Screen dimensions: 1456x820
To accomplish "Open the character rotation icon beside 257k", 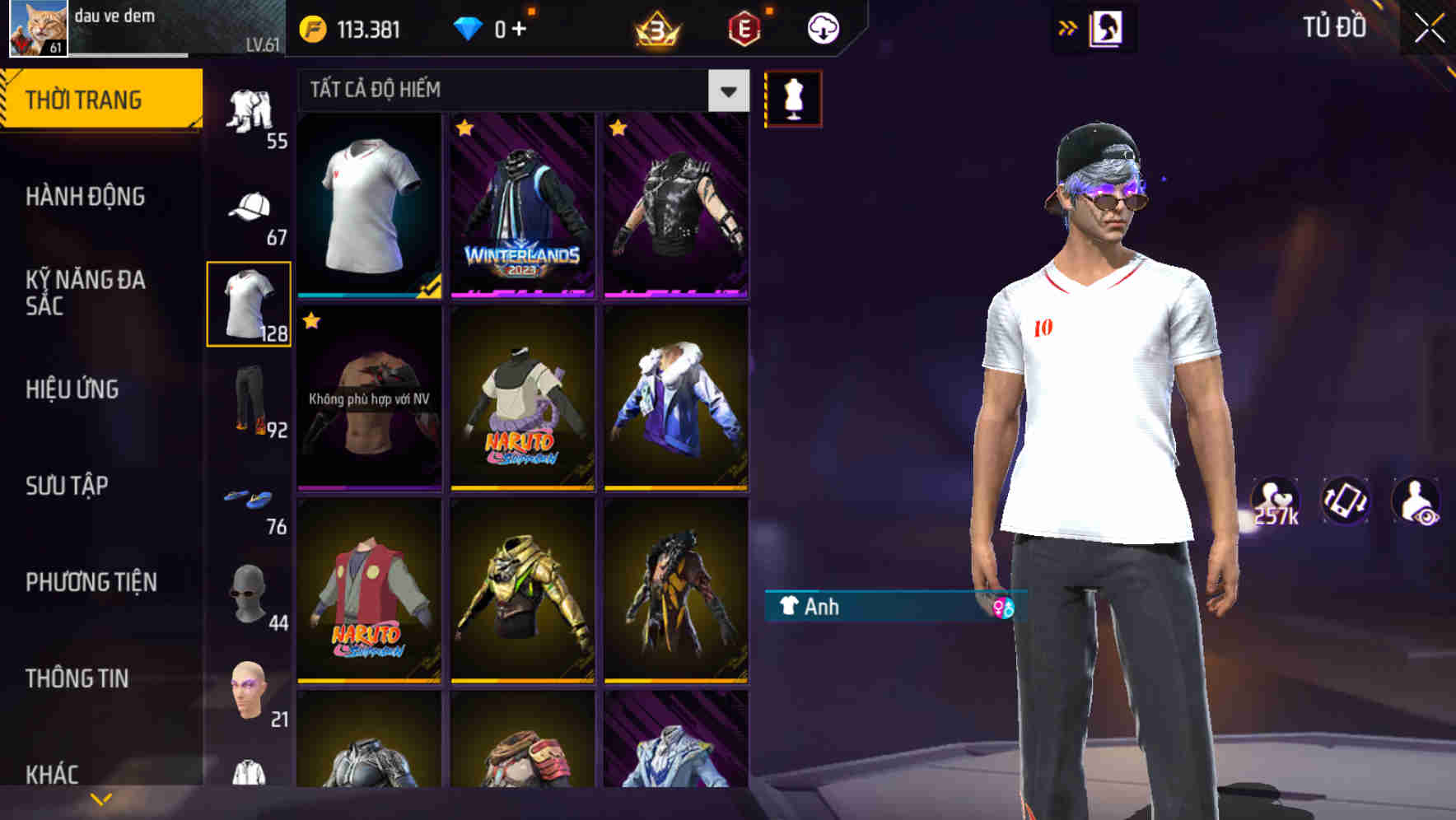I will [x=1344, y=501].
